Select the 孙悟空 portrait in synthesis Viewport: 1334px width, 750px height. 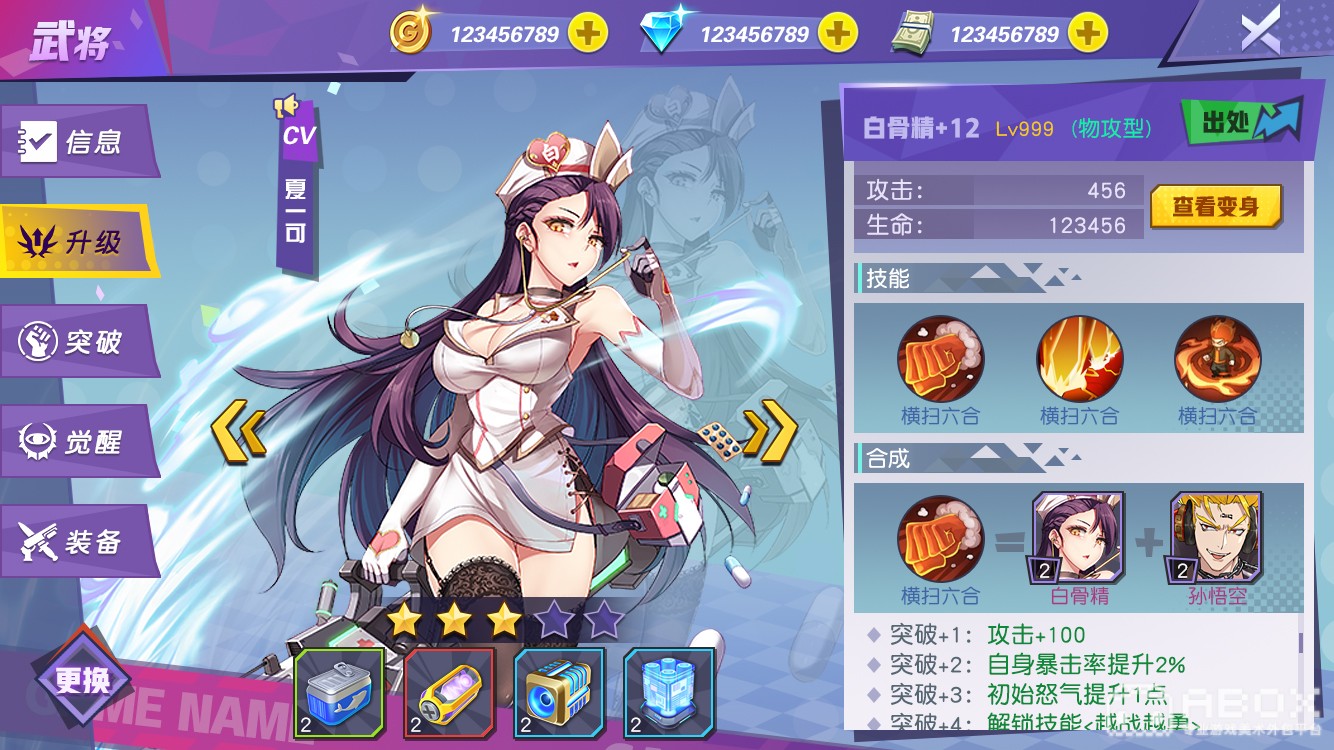point(1216,539)
